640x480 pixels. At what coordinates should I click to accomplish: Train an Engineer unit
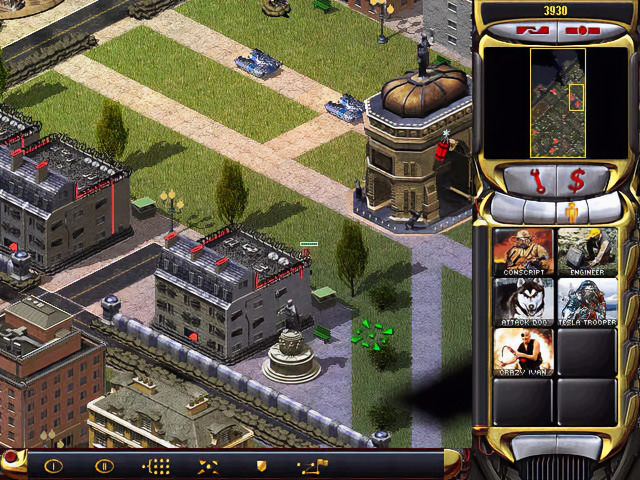(587, 249)
